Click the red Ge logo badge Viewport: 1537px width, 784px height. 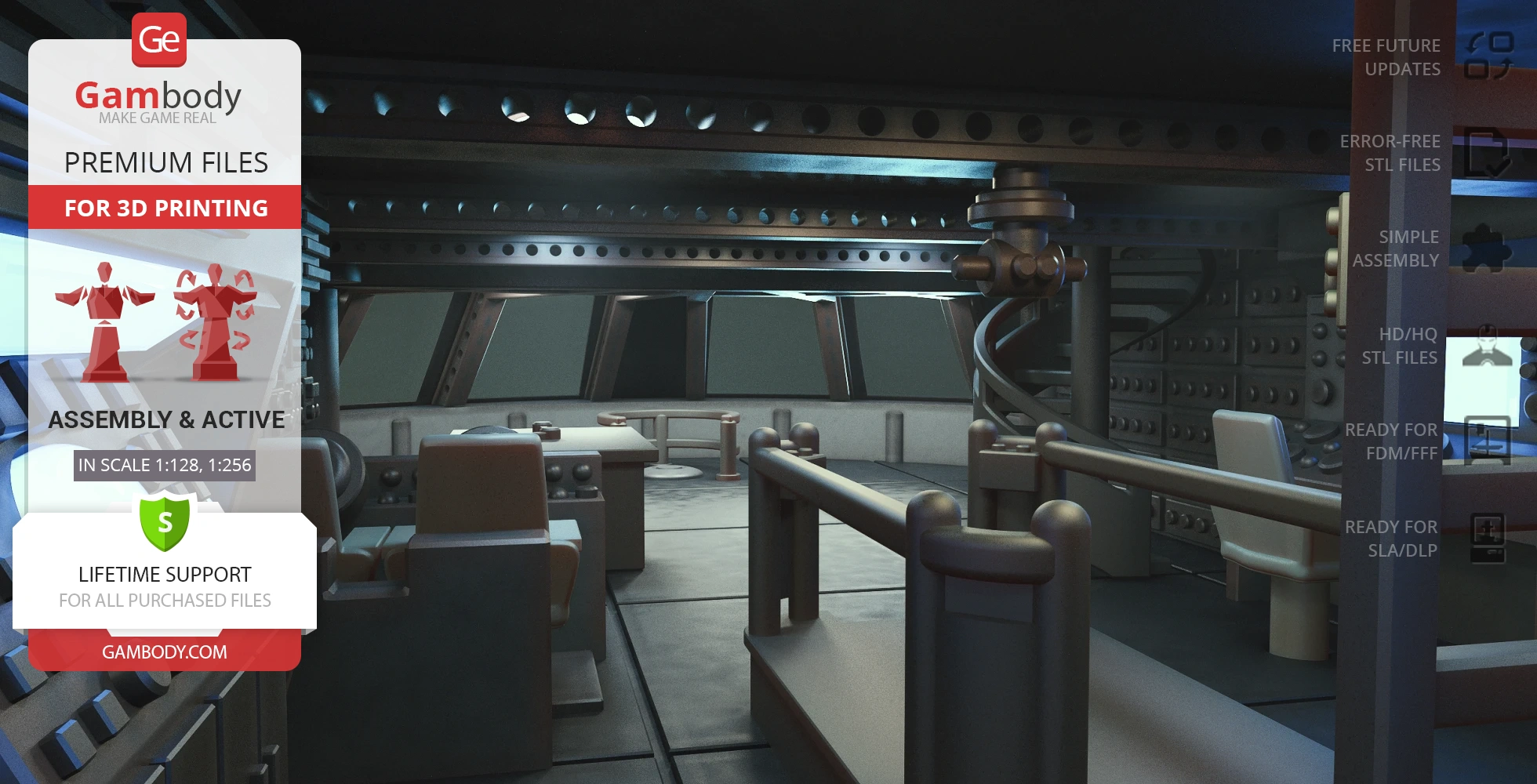(159, 39)
